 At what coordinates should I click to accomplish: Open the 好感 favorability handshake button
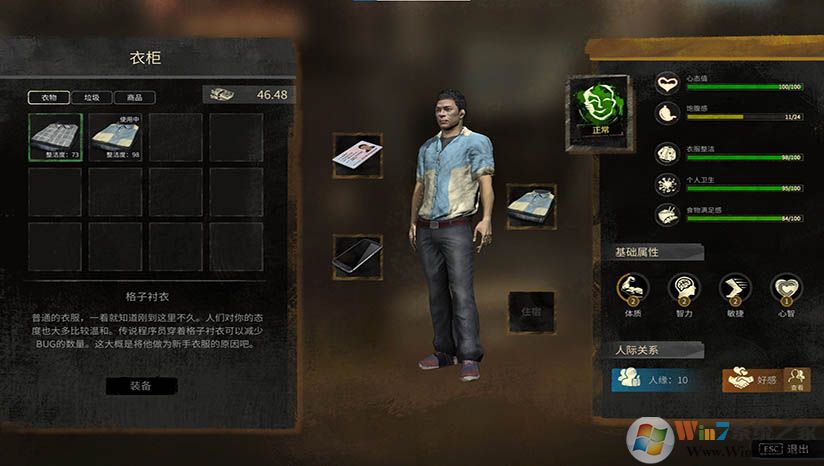750,380
